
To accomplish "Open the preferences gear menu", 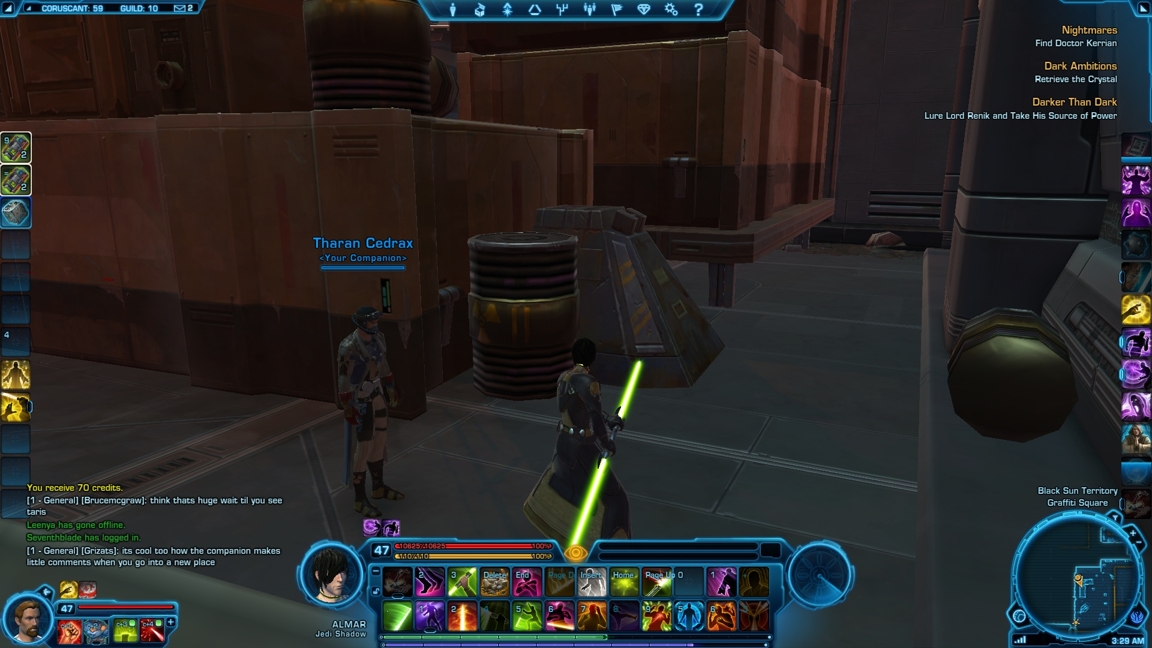I will tap(671, 10).
